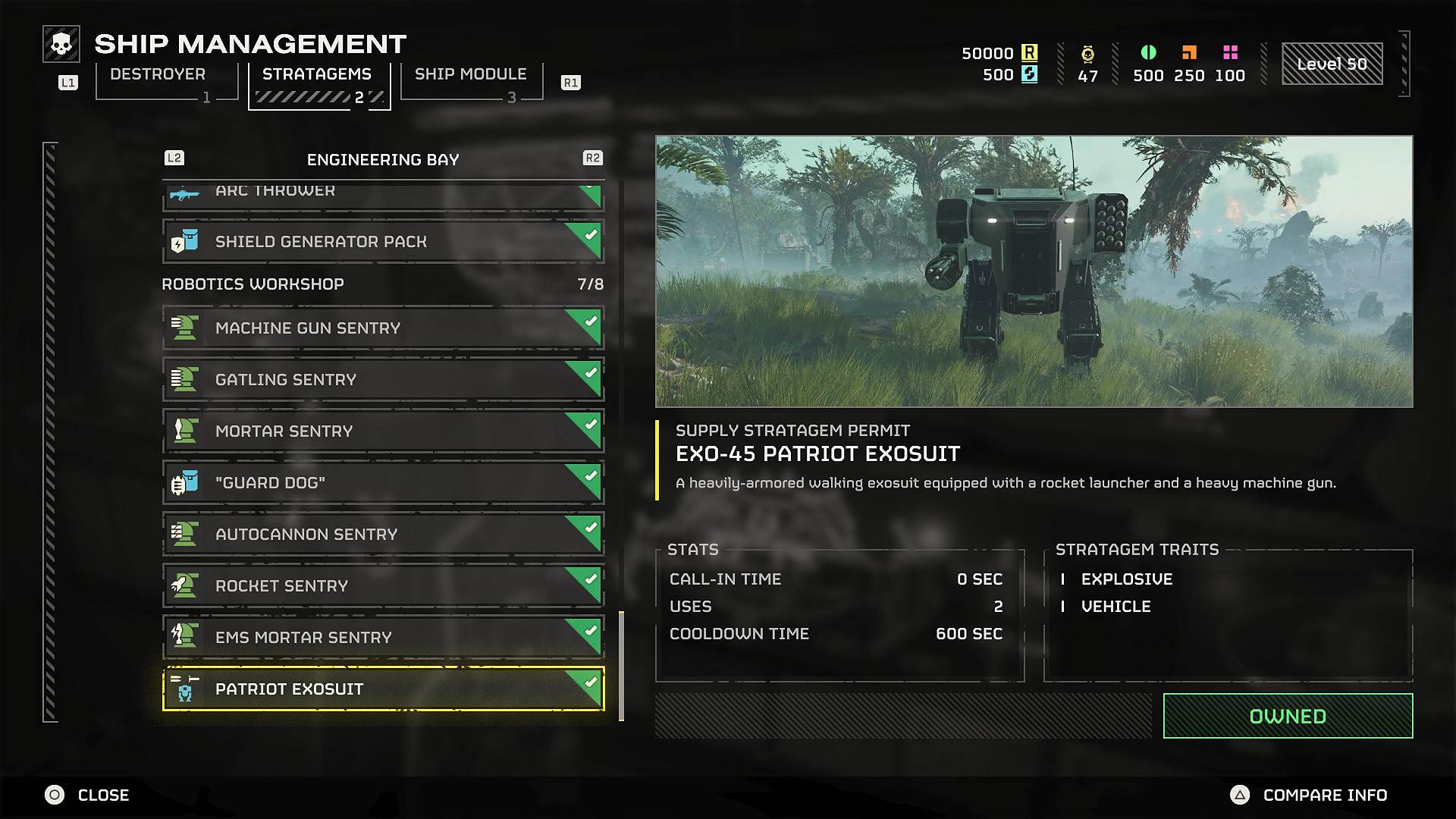Click the Shield Generator Pack backpack icon

(x=184, y=240)
